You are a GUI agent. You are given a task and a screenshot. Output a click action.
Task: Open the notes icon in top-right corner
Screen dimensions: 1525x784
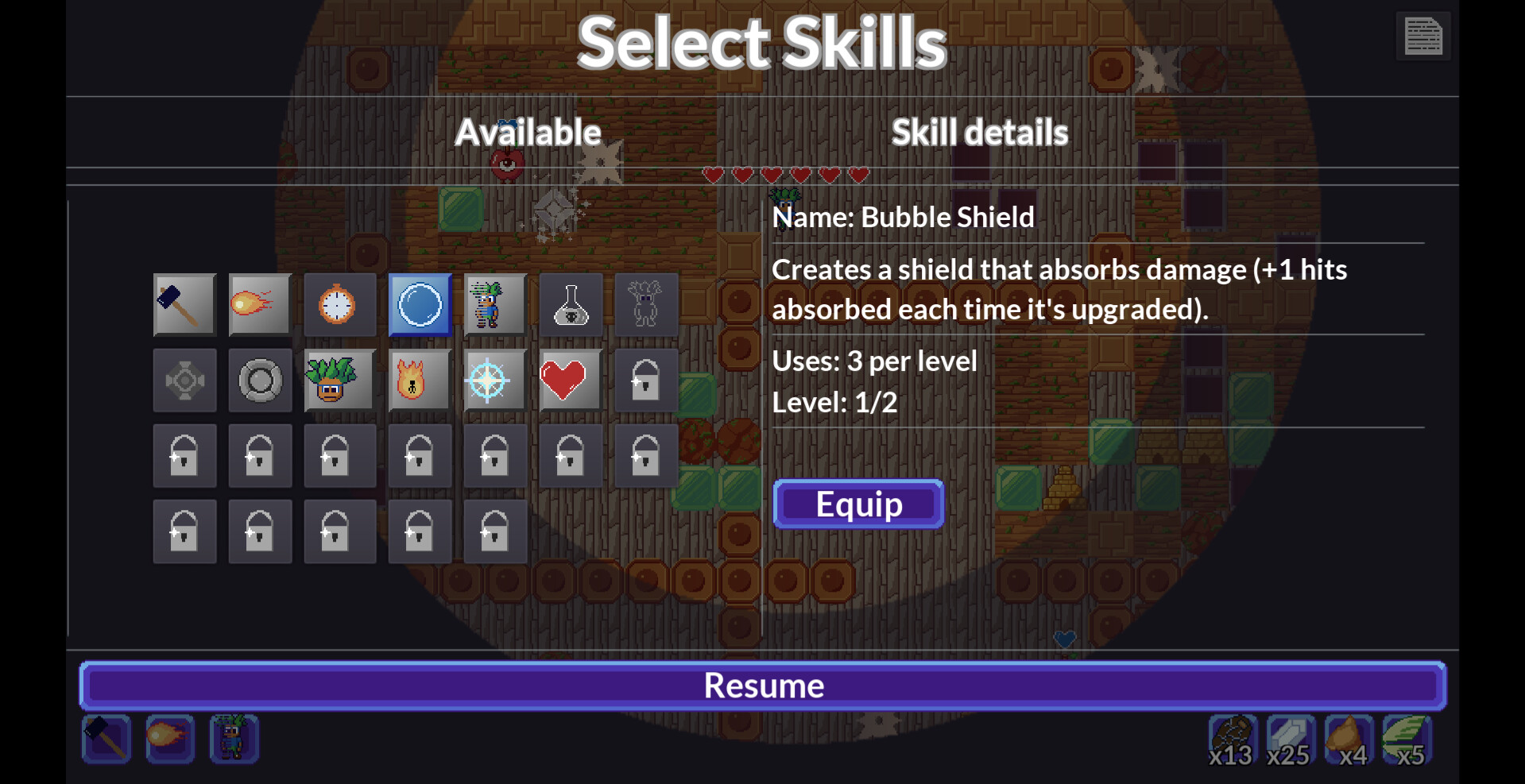[x=1422, y=36]
